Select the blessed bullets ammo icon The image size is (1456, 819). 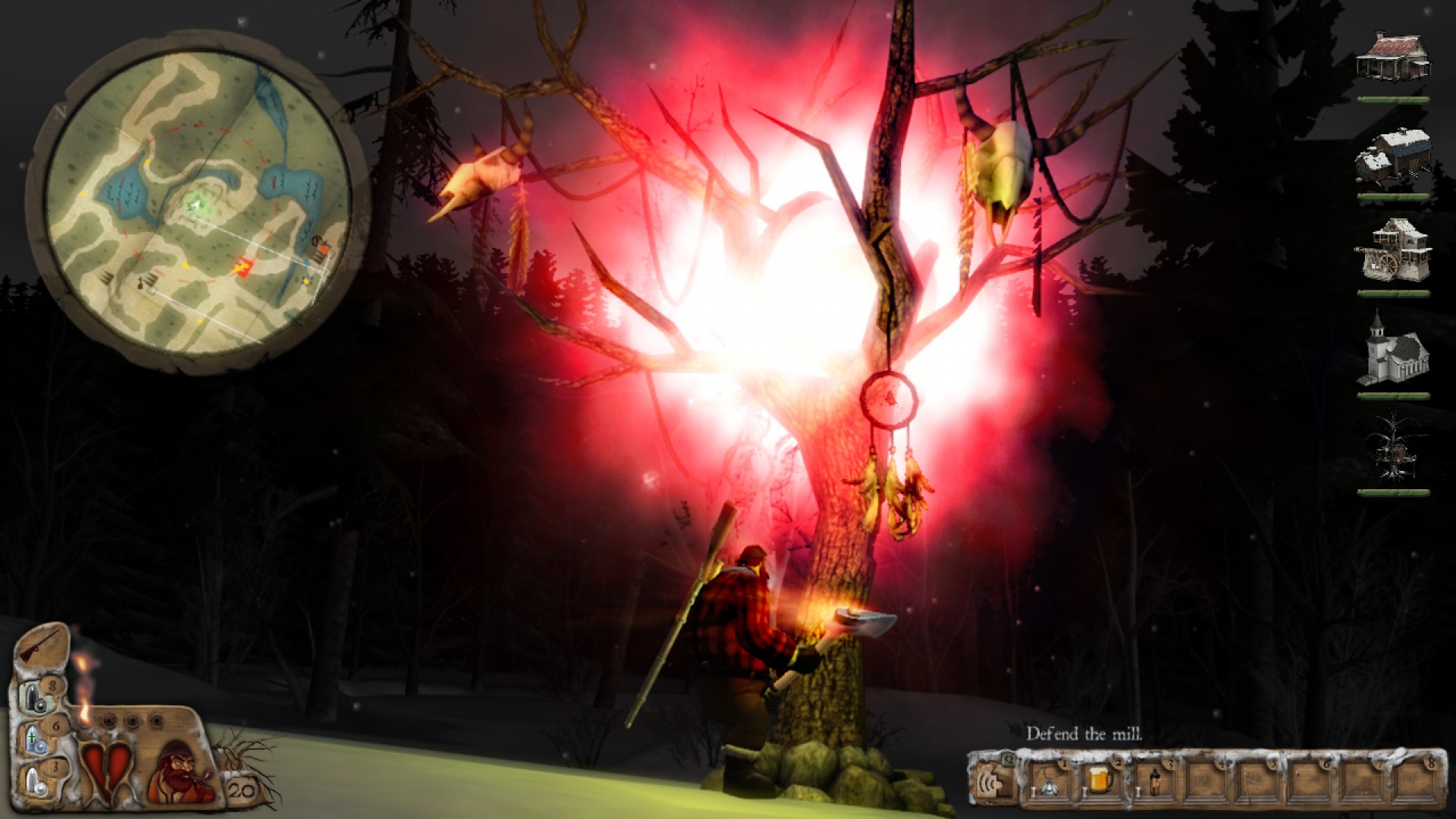point(34,738)
